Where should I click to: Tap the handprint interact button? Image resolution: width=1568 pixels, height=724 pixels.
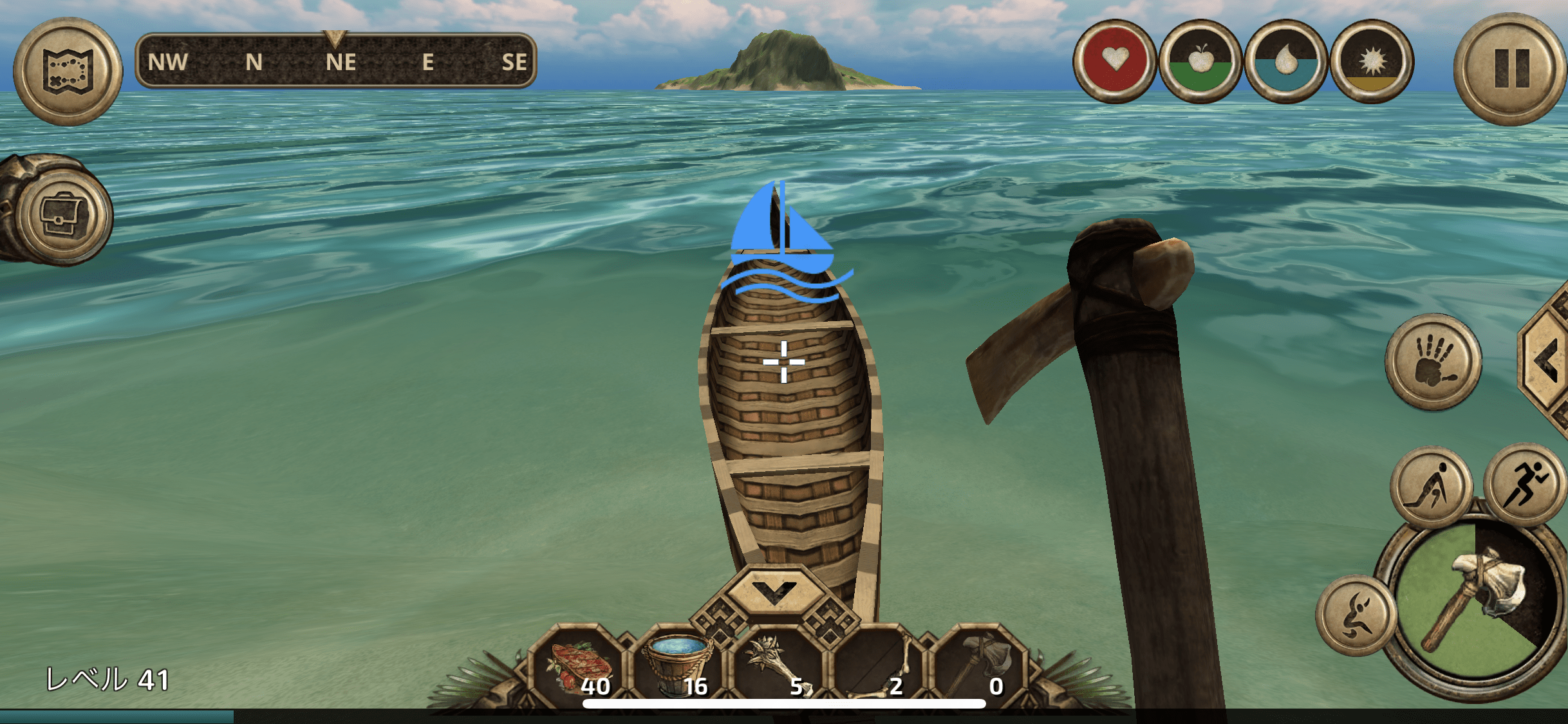click(1433, 362)
